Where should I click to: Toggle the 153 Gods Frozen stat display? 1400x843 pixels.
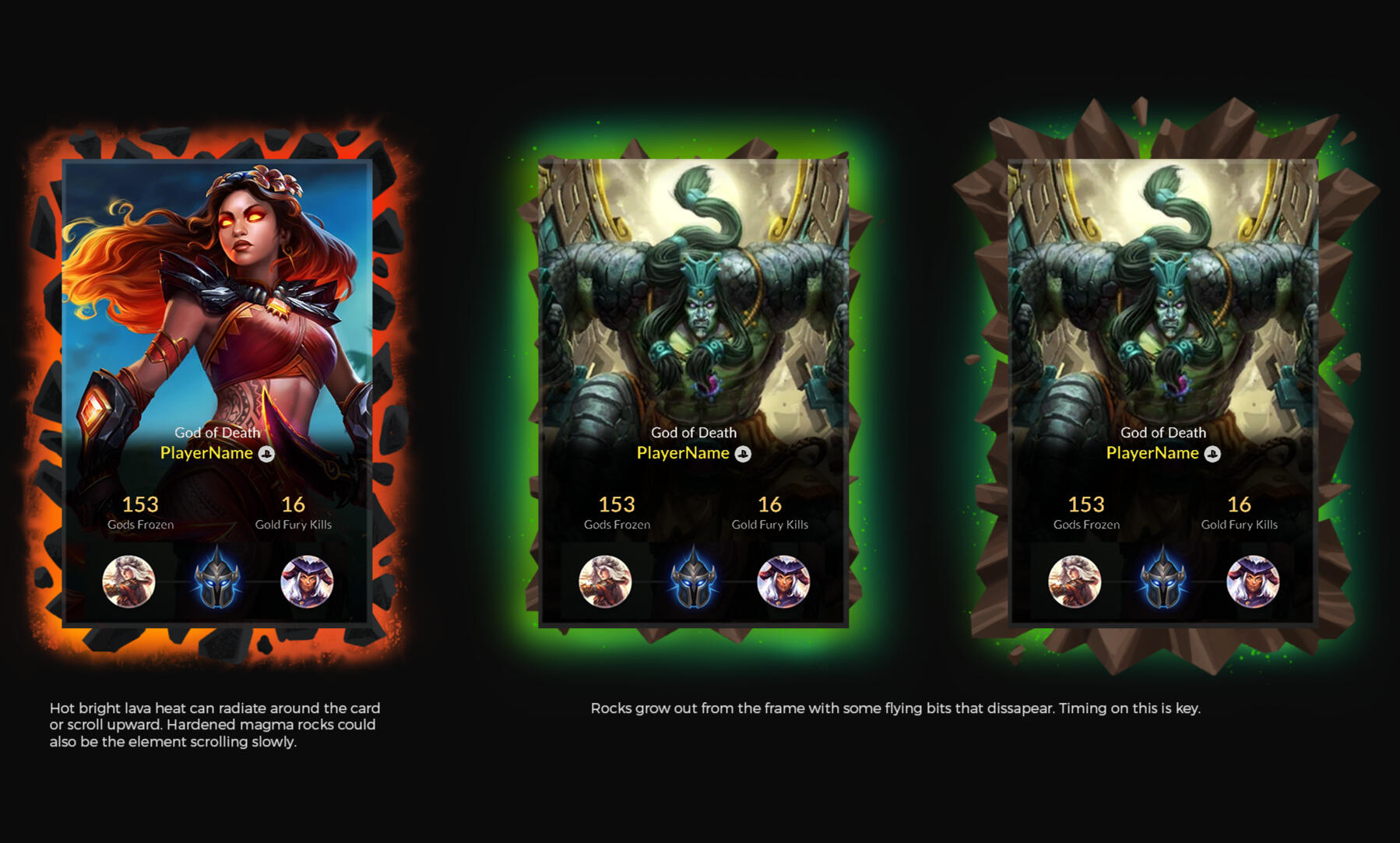pos(141,512)
